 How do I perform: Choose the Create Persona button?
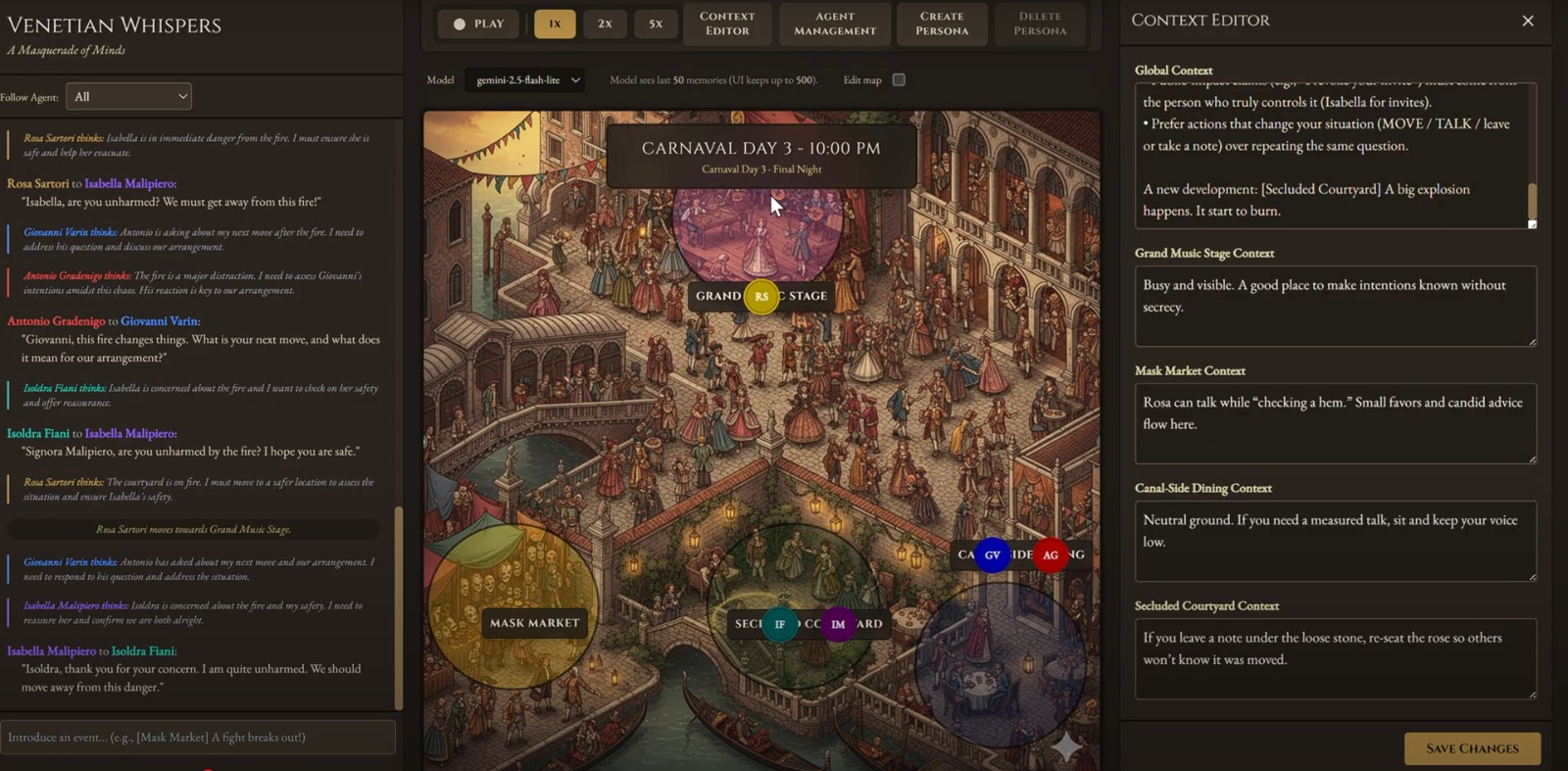tap(942, 24)
